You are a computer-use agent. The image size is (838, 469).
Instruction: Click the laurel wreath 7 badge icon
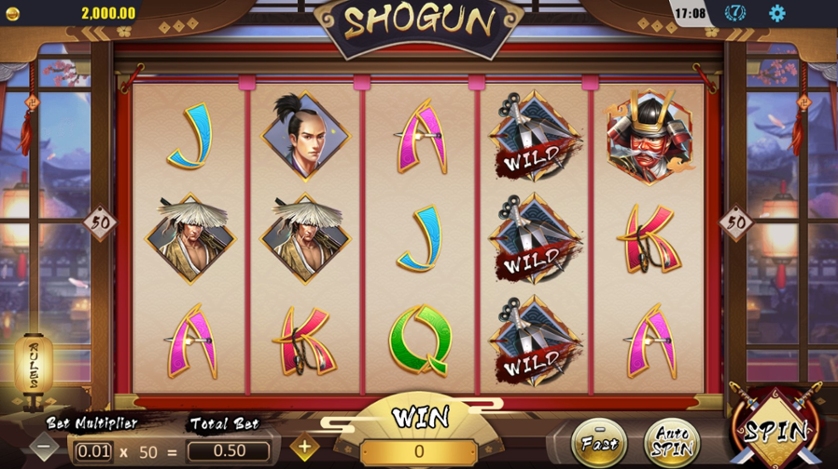coord(735,14)
